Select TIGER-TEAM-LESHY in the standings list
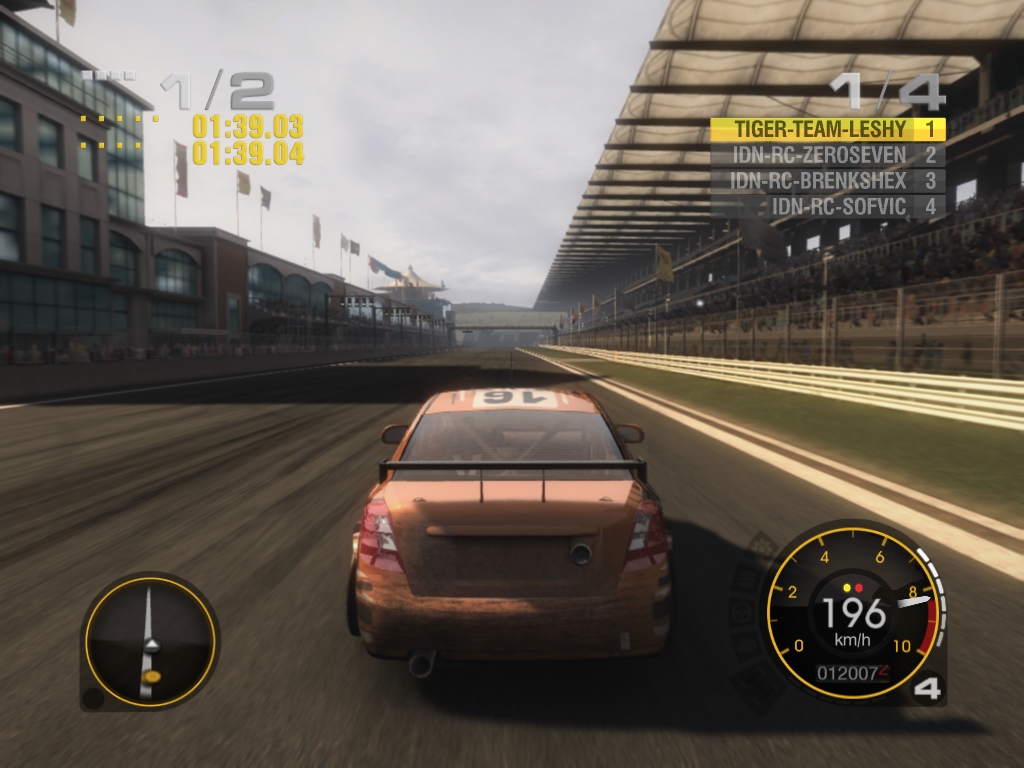This screenshot has width=1024, height=768. click(x=827, y=129)
